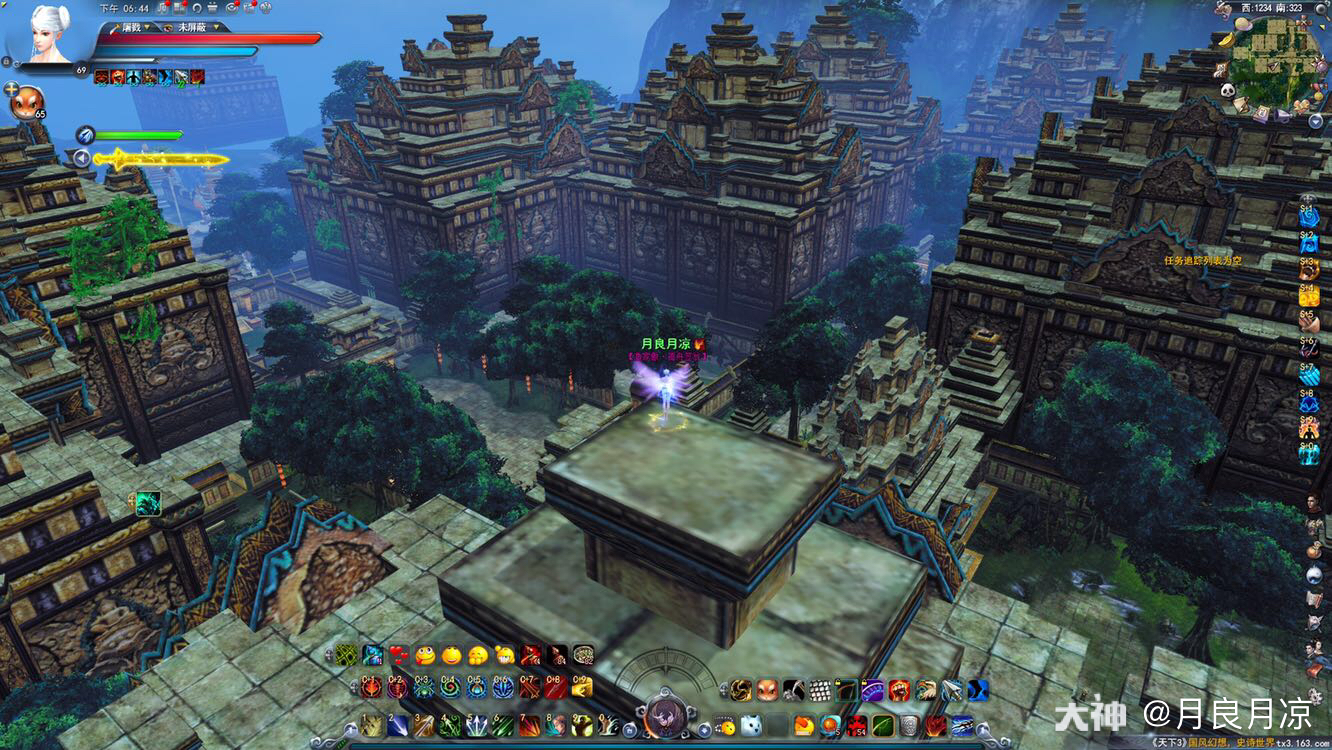Lock the skill bar with the padlock toggle
The height and width of the screenshot is (750, 1332).
pyautogui.click(x=629, y=730)
